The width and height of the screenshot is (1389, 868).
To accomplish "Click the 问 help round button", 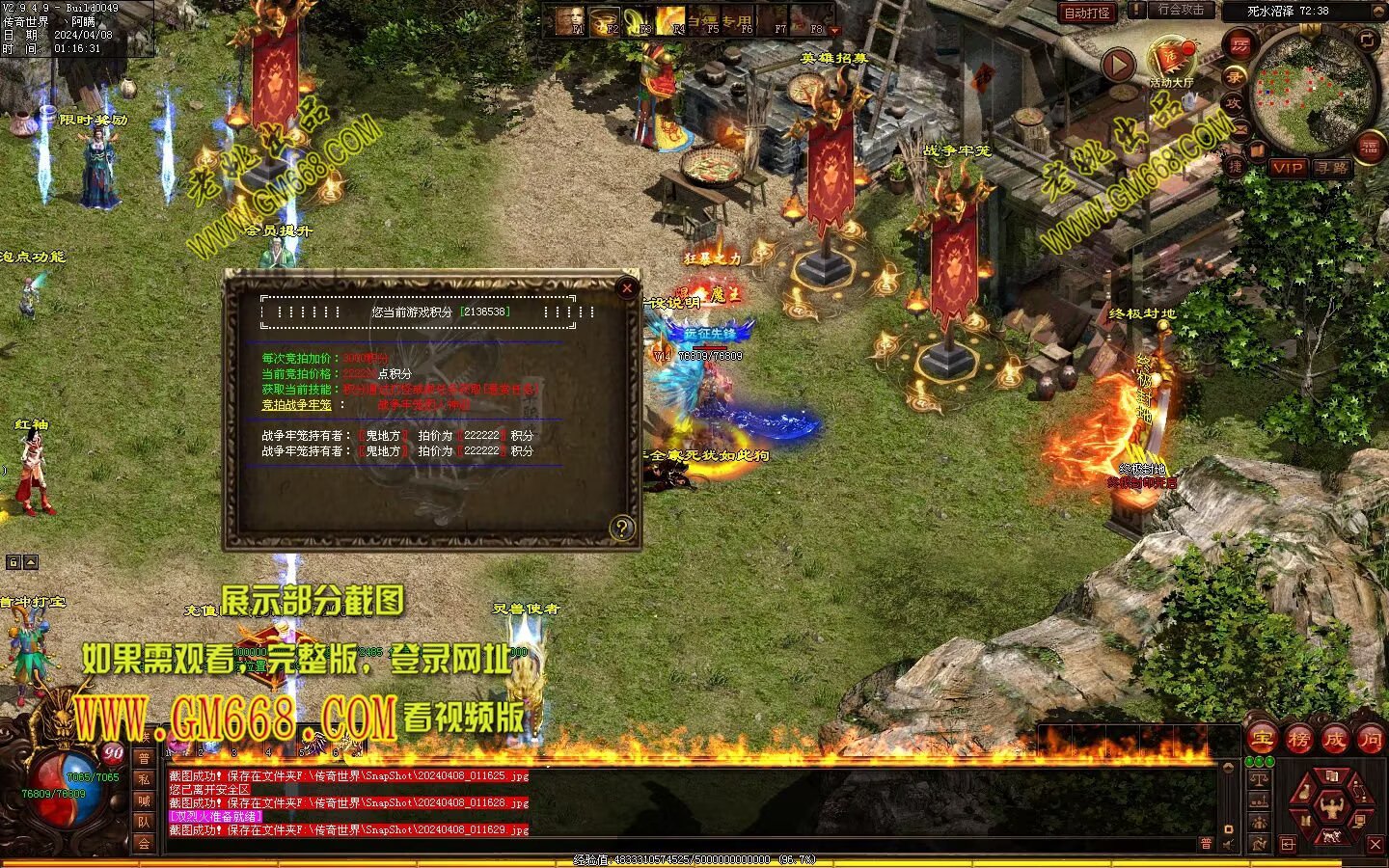I will coord(1370,740).
